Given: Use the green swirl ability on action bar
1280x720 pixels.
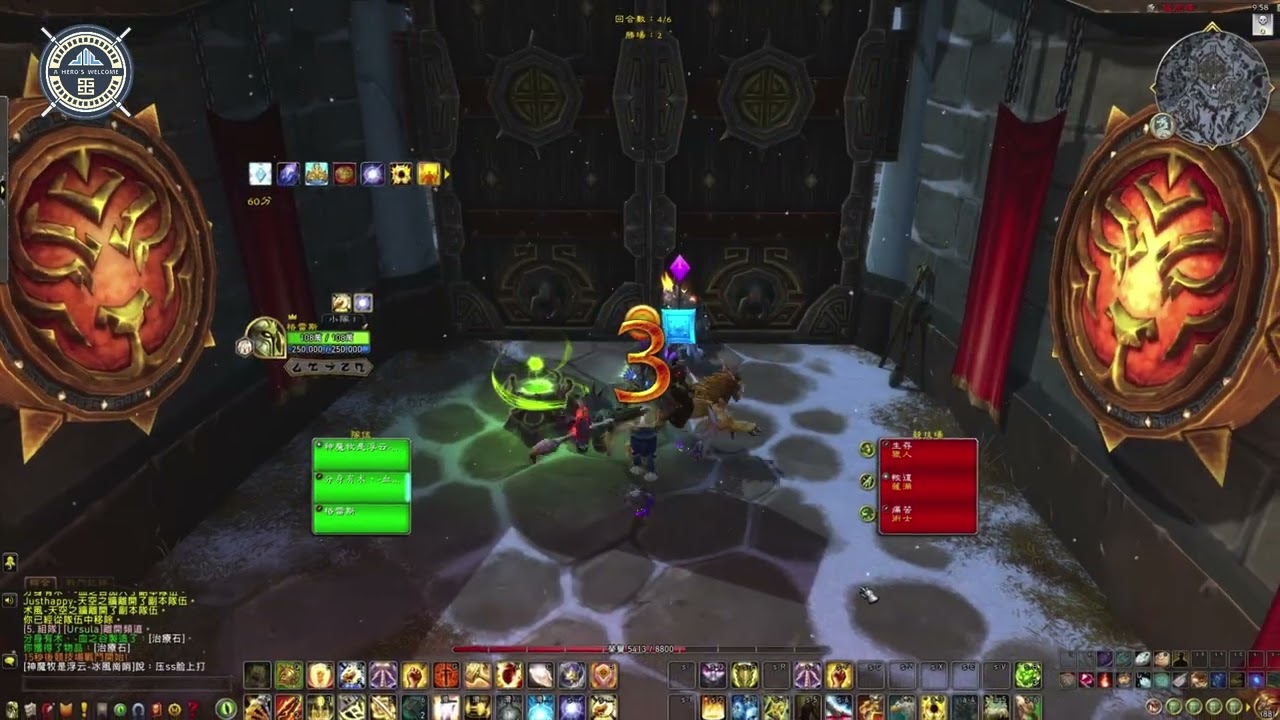Looking at the screenshot, I should (1027, 676).
